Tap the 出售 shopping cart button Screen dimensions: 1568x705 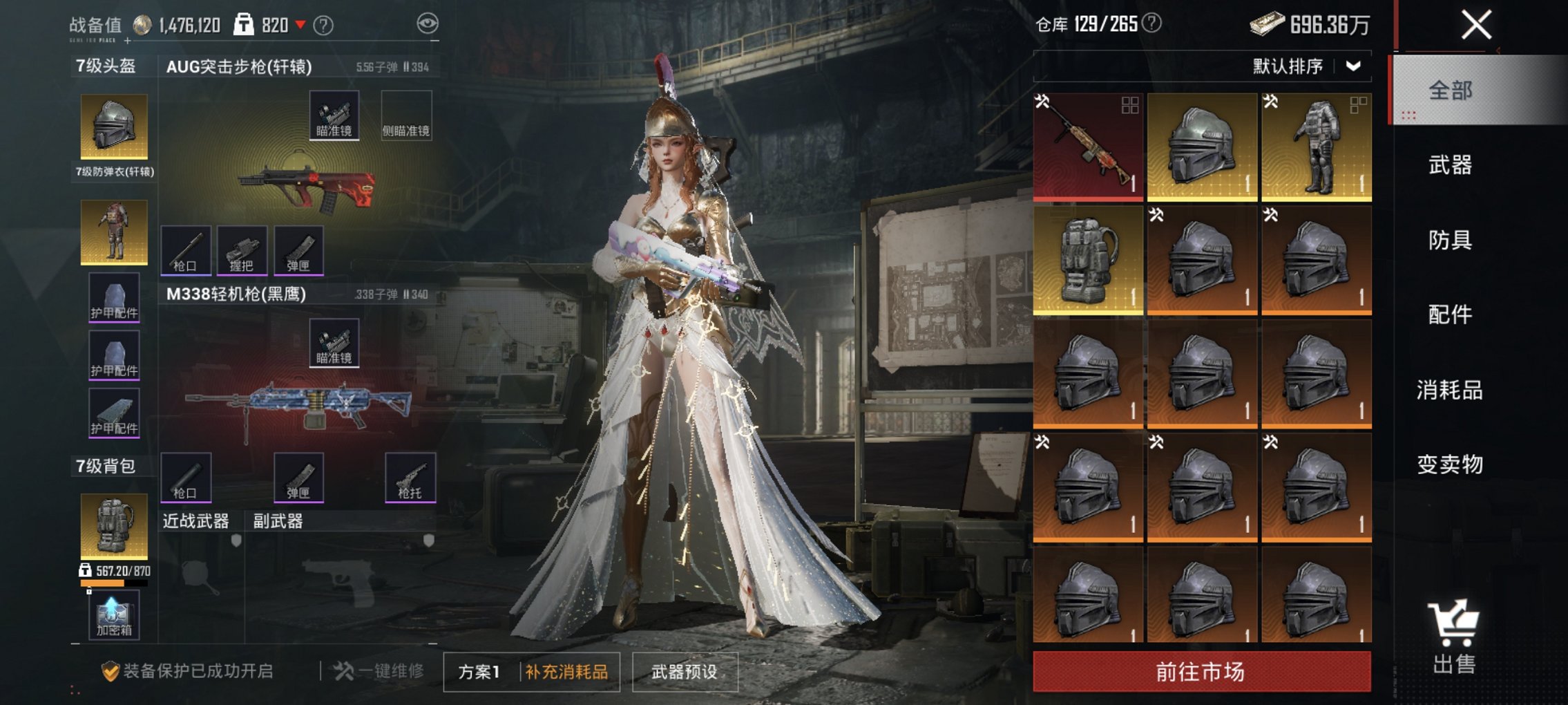tap(1454, 637)
